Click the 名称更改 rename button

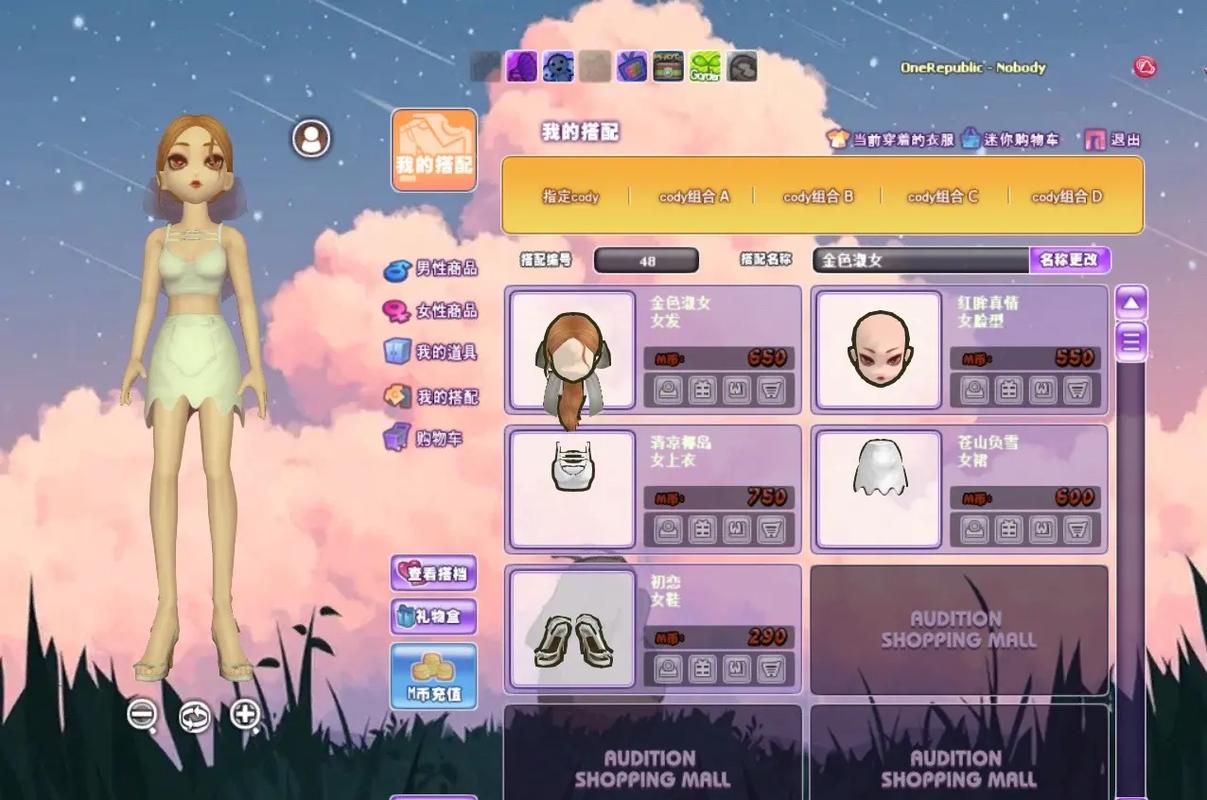[1069, 260]
